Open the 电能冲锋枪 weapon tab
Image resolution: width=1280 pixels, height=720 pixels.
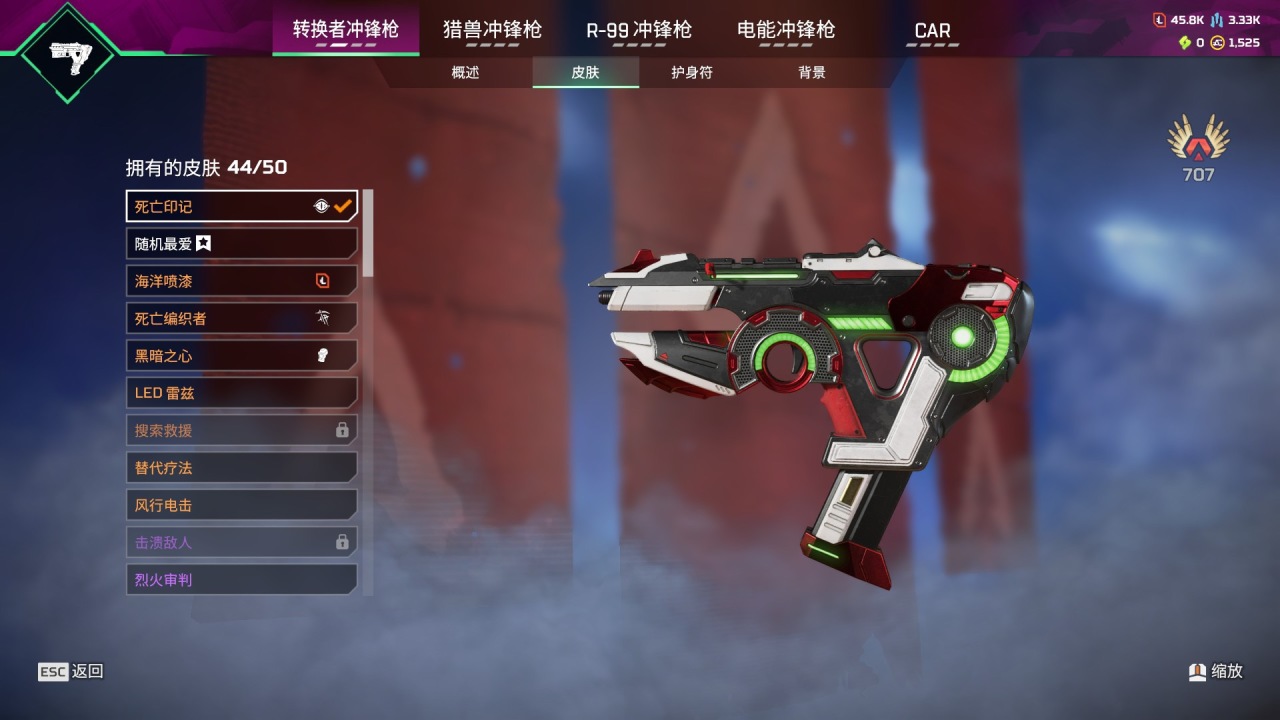tap(785, 30)
